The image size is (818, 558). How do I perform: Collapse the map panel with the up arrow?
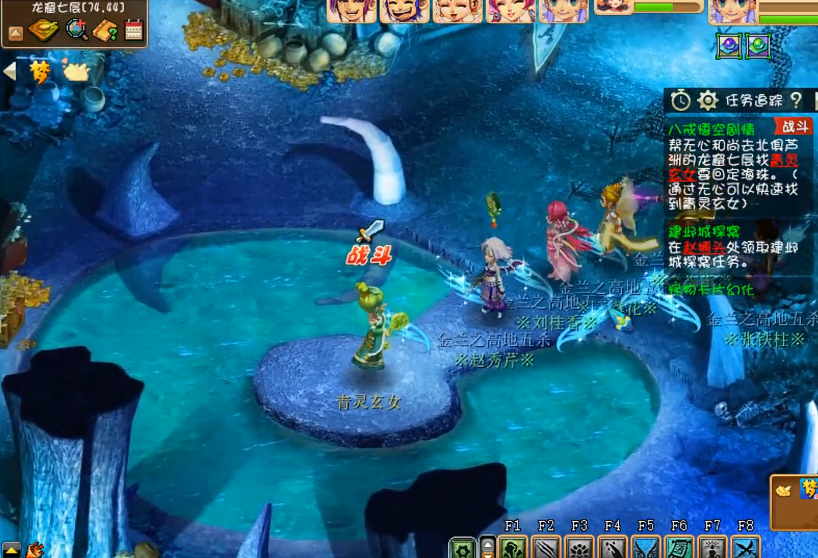16,33
